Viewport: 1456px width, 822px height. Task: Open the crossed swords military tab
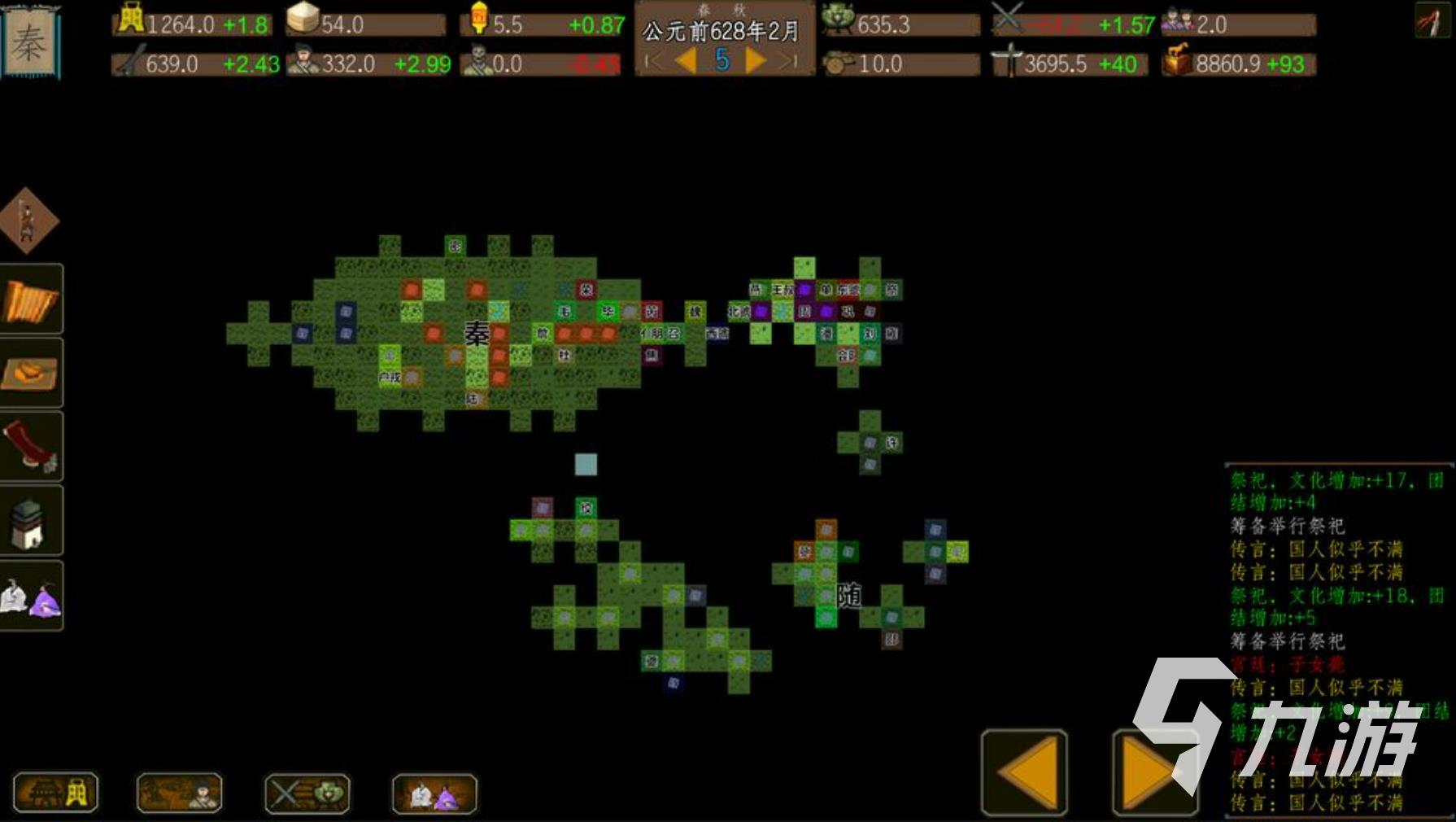coord(307,794)
